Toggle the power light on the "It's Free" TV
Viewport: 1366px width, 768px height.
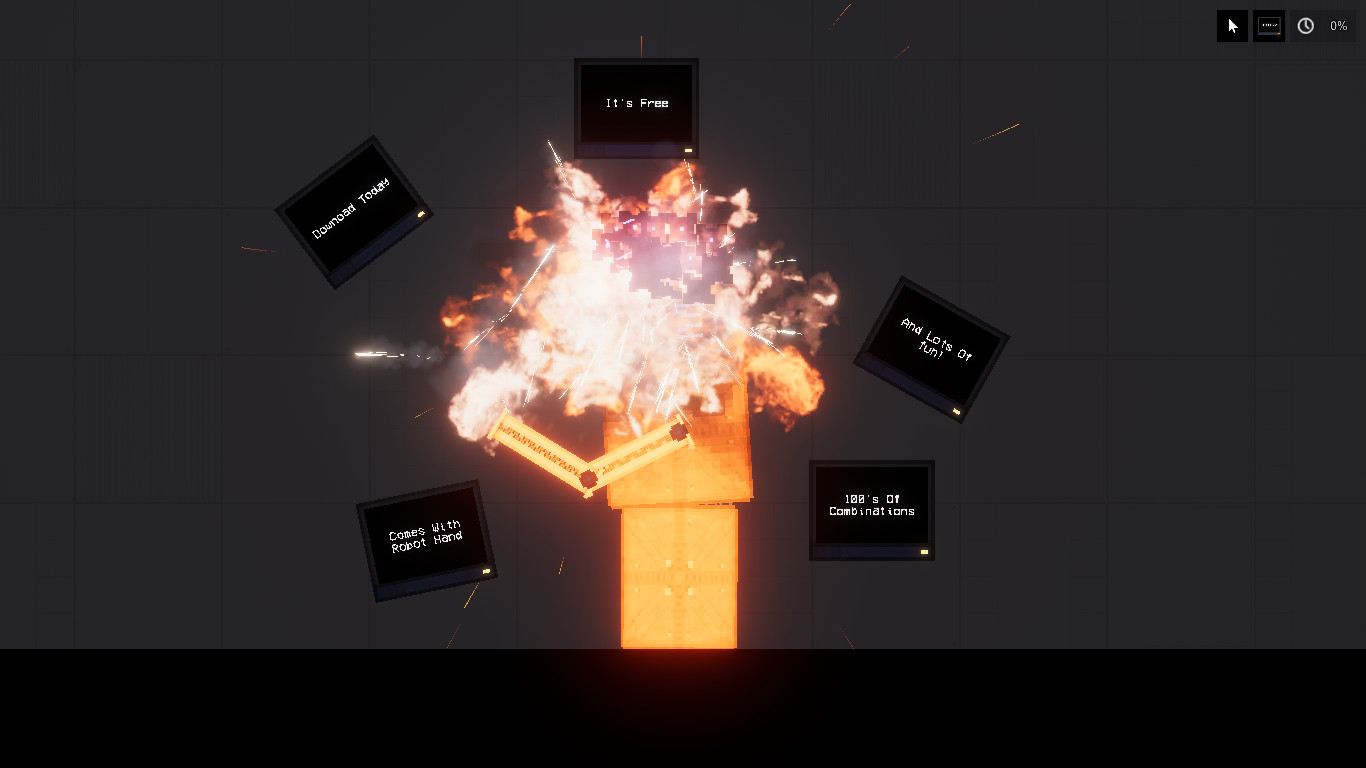(x=687, y=148)
